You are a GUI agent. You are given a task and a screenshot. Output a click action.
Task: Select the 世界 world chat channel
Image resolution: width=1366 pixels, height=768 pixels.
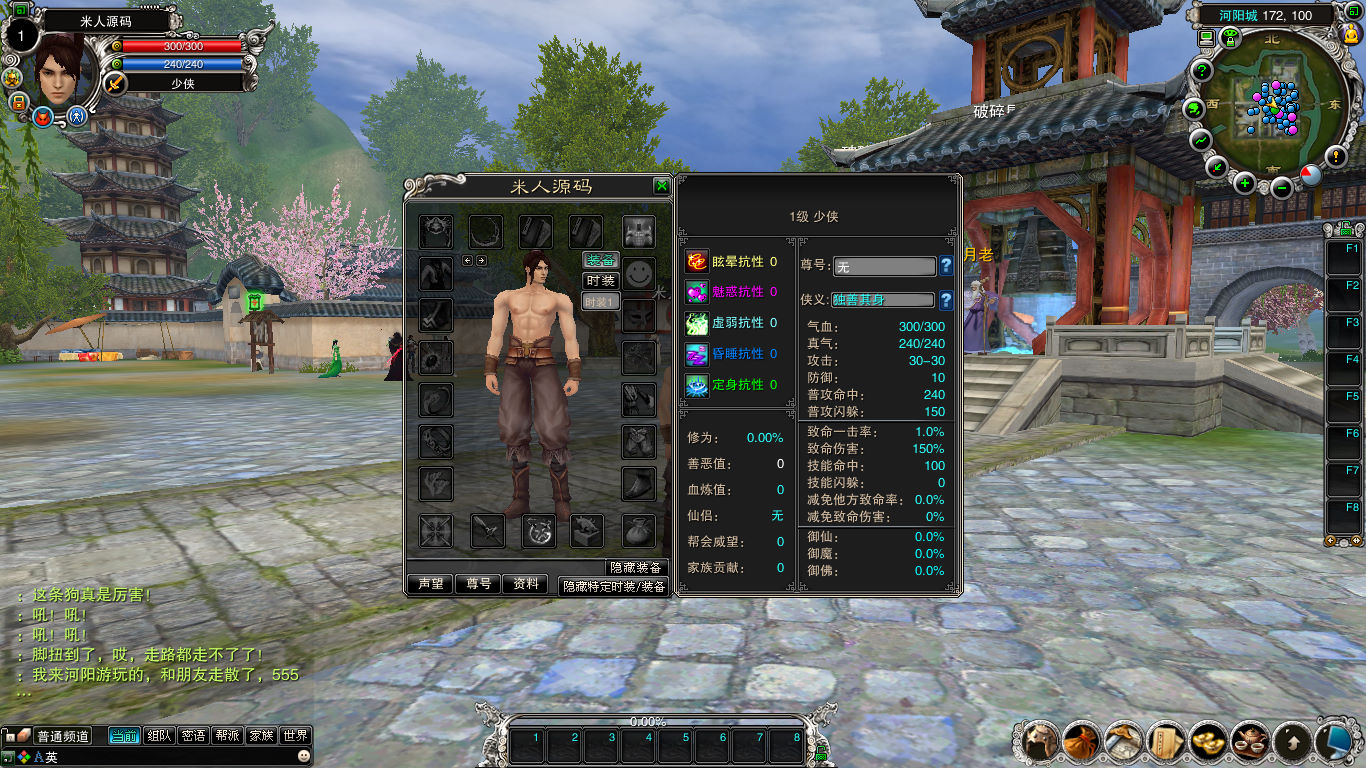(x=295, y=736)
